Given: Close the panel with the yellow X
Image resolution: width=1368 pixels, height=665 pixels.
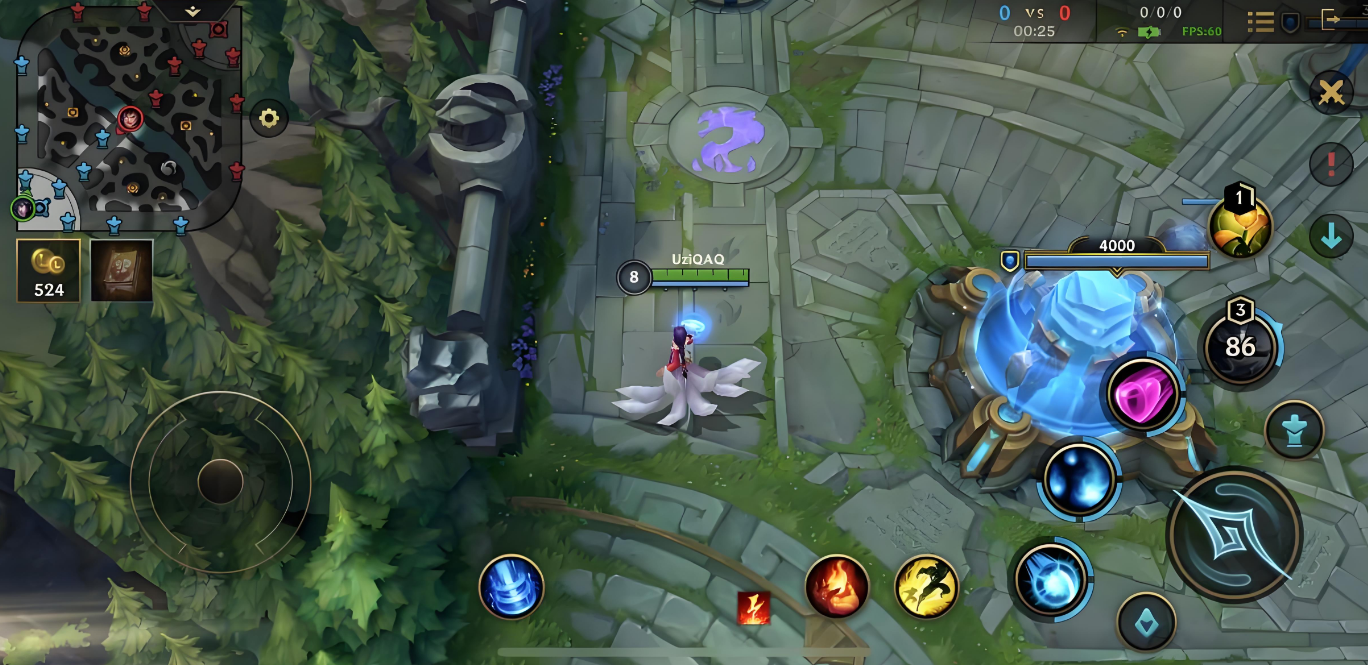Looking at the screenshot, I should (x=1331, y=93).
